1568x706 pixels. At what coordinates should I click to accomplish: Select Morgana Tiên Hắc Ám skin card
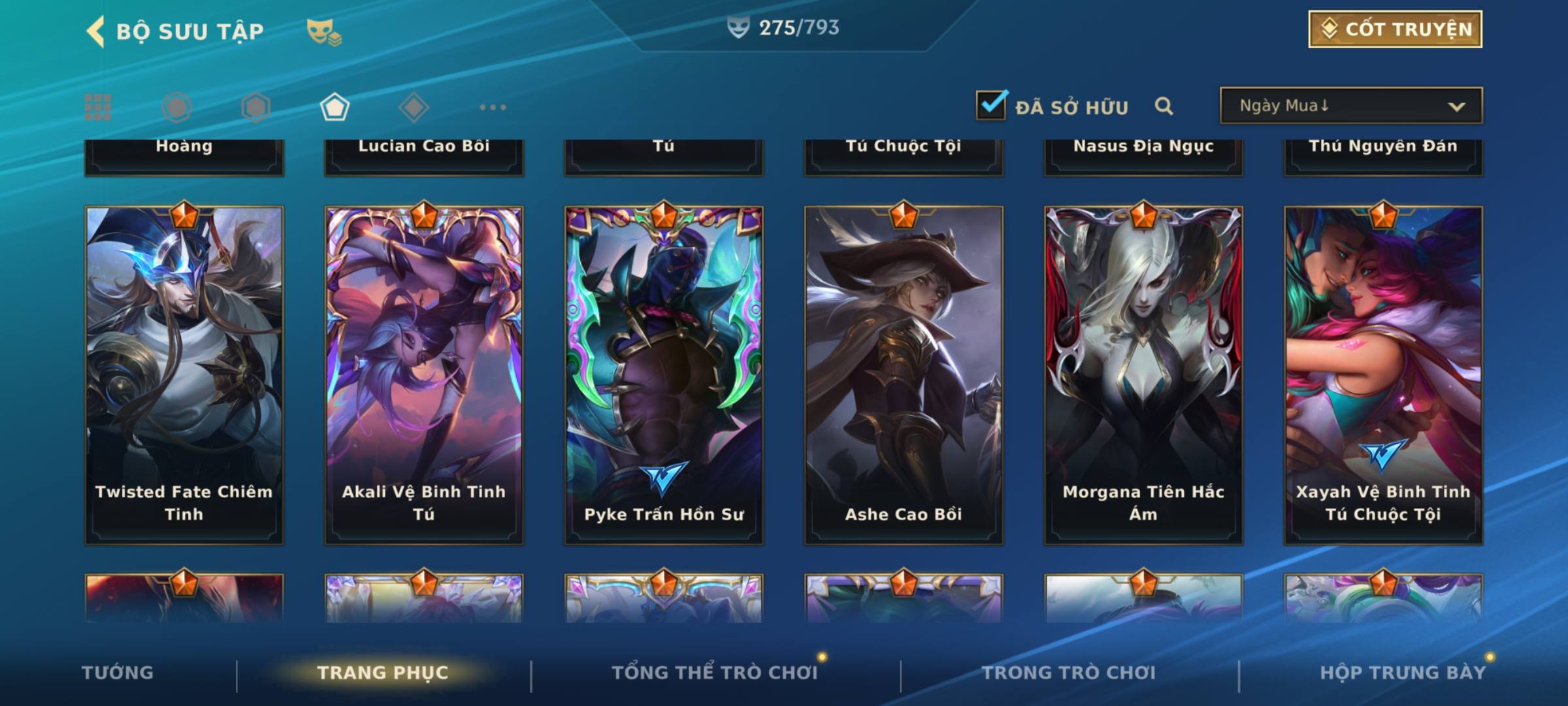[1143, 375]
